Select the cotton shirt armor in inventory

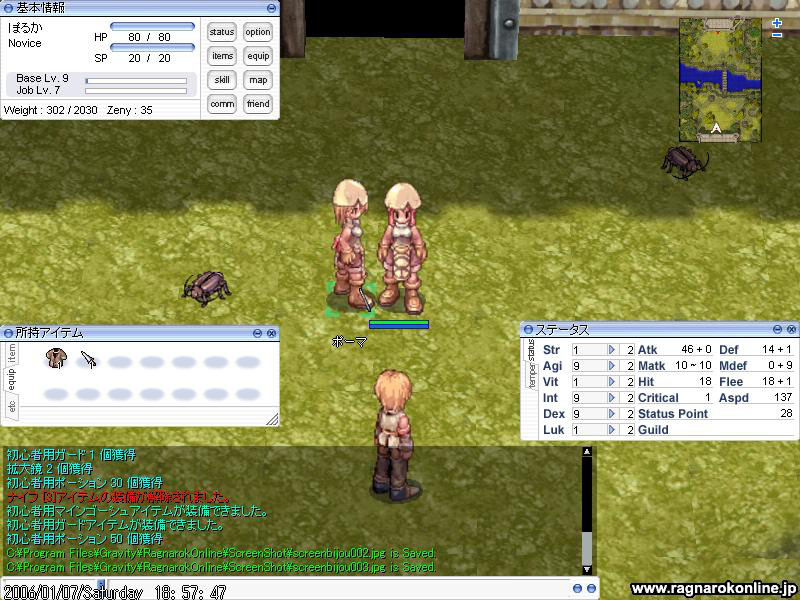(x=57, y=358)
